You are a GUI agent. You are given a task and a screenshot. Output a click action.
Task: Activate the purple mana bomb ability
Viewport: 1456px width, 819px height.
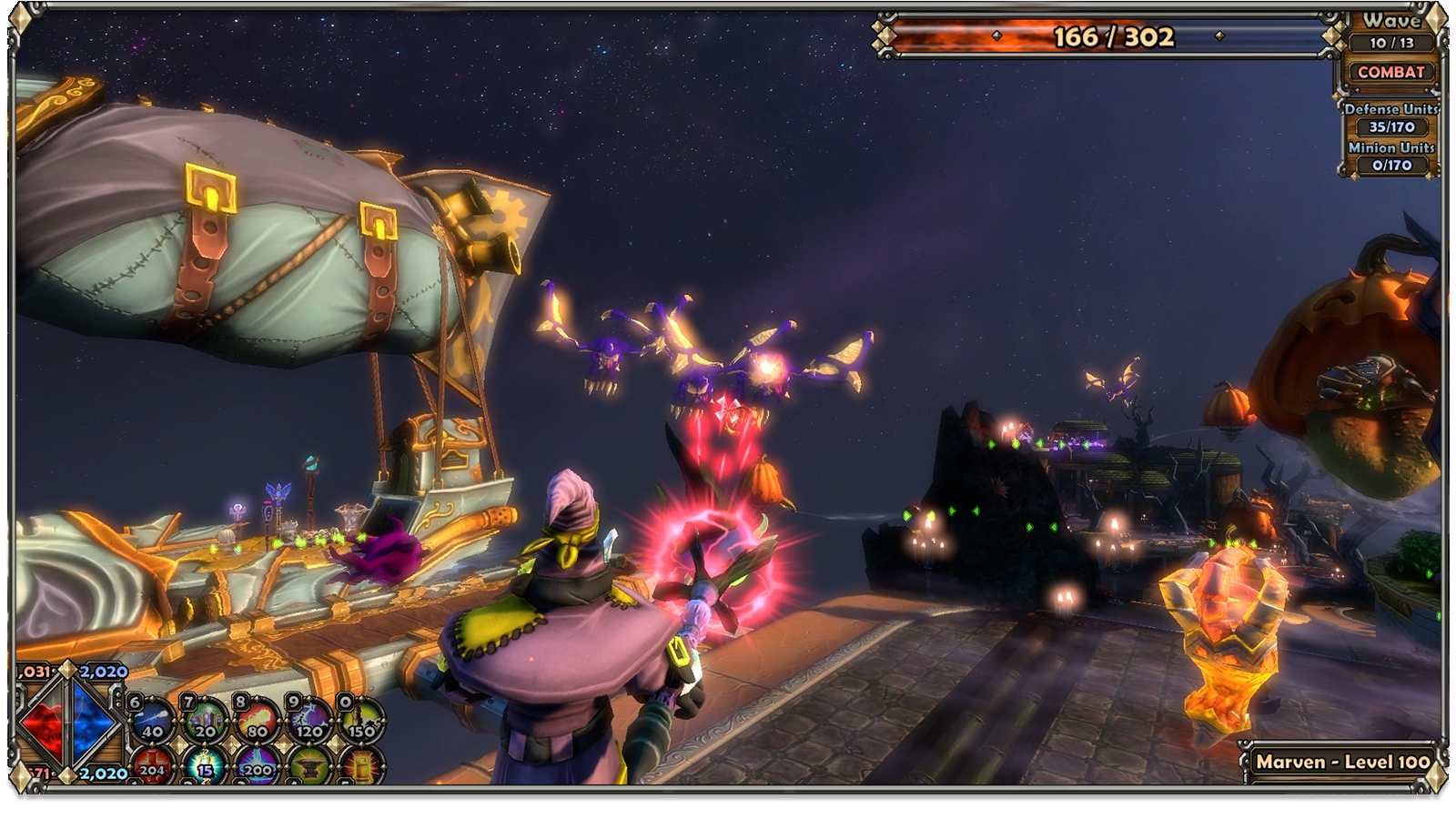[x=258, y=766]
